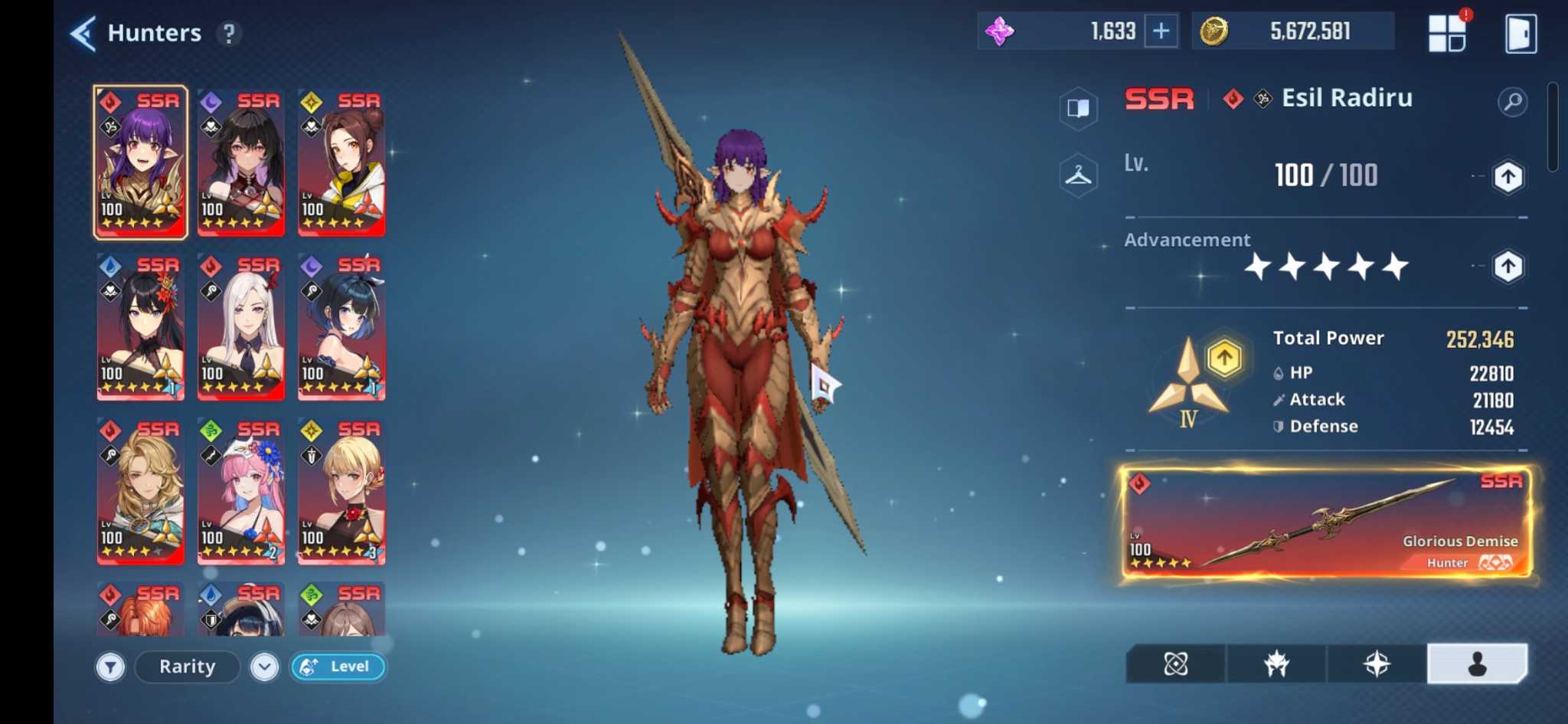Select the Esil Radiru hunter card
Image resolution: width=1568 pixels, height=724 pixels.
[140, 162]
